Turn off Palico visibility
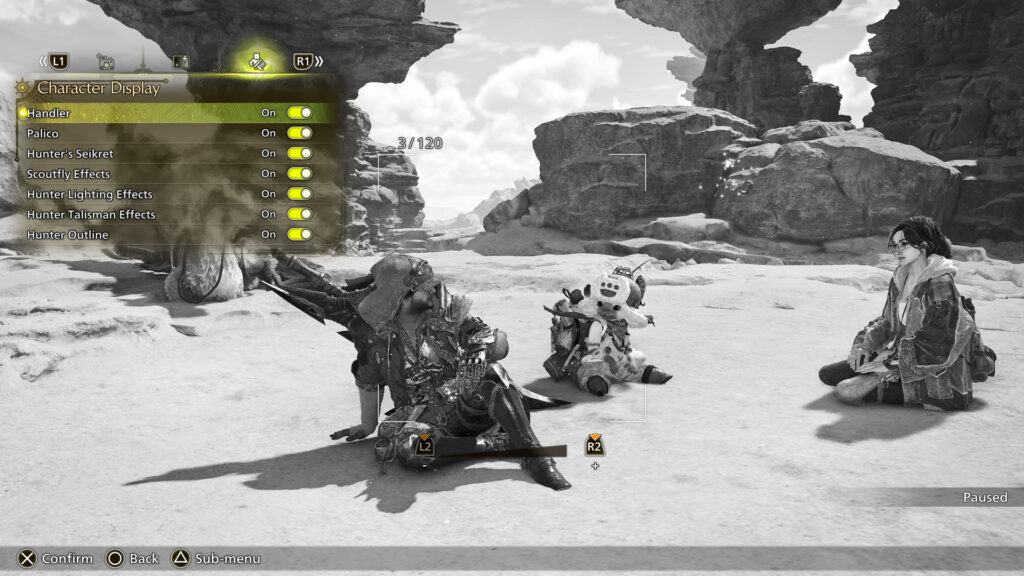The width and height of the screenshot is (1024, 576). (299, 133)
